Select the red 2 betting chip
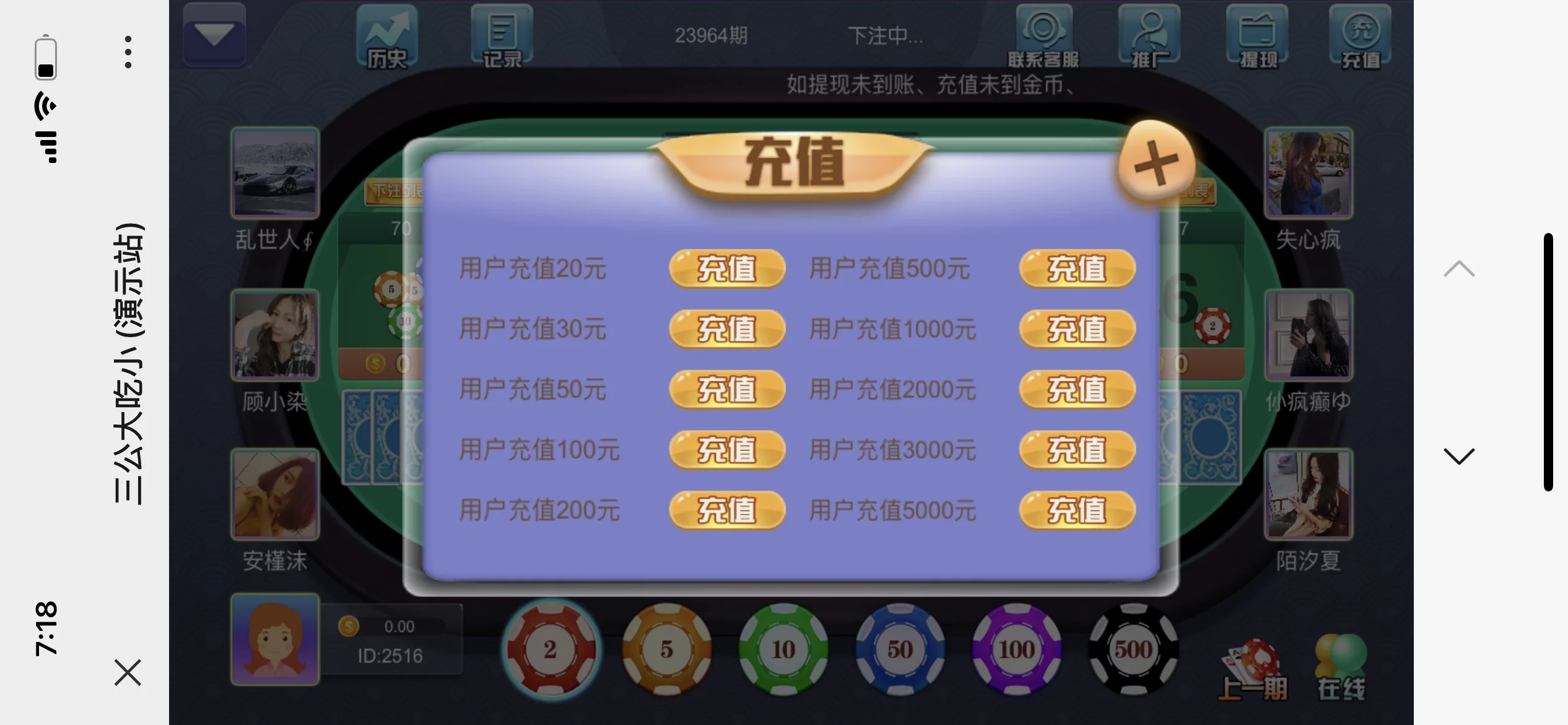Viewport: 1568px width, 725px height. (550, 648)
